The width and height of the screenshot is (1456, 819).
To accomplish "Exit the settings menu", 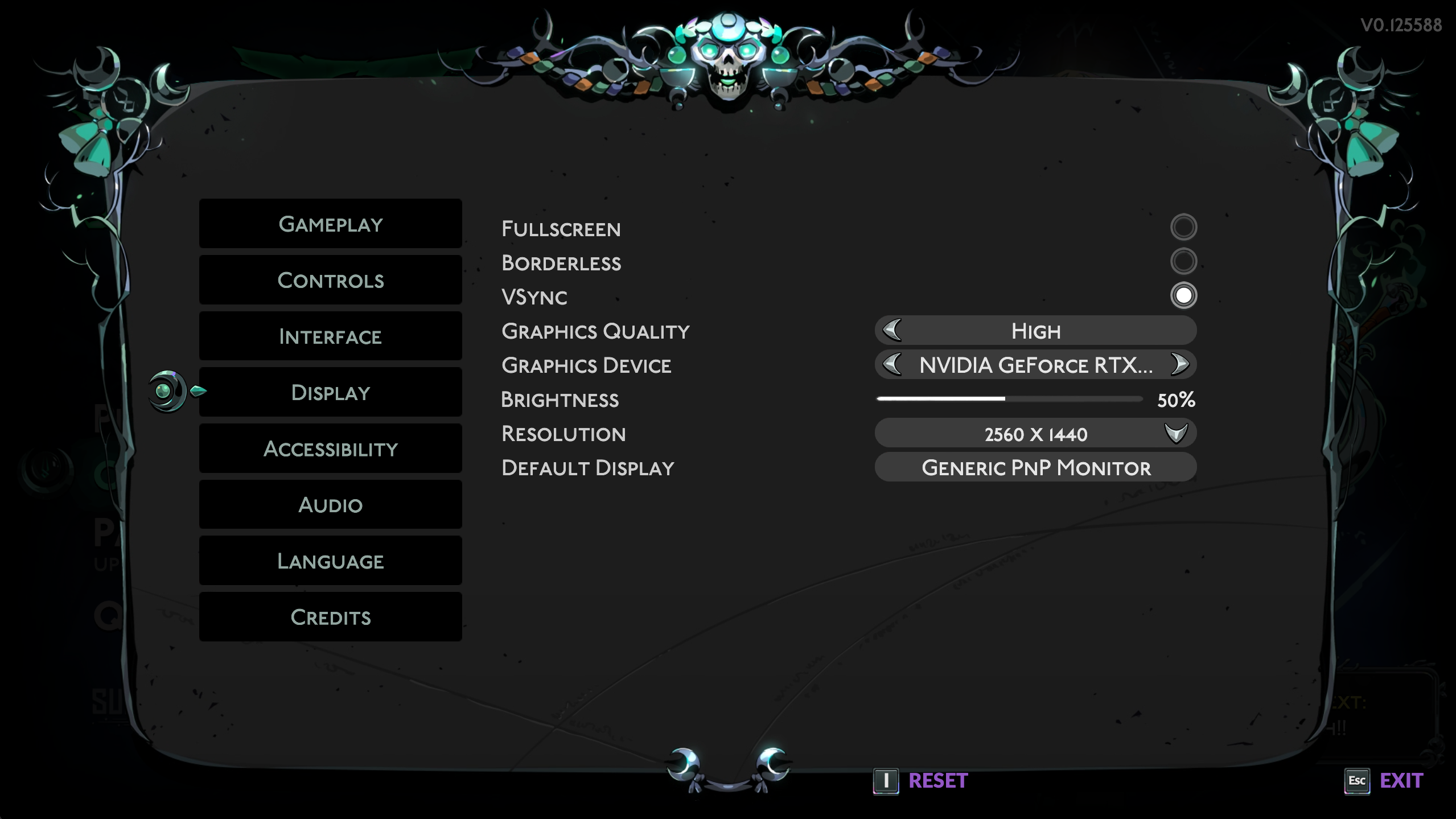I will tap(1401, 780).
